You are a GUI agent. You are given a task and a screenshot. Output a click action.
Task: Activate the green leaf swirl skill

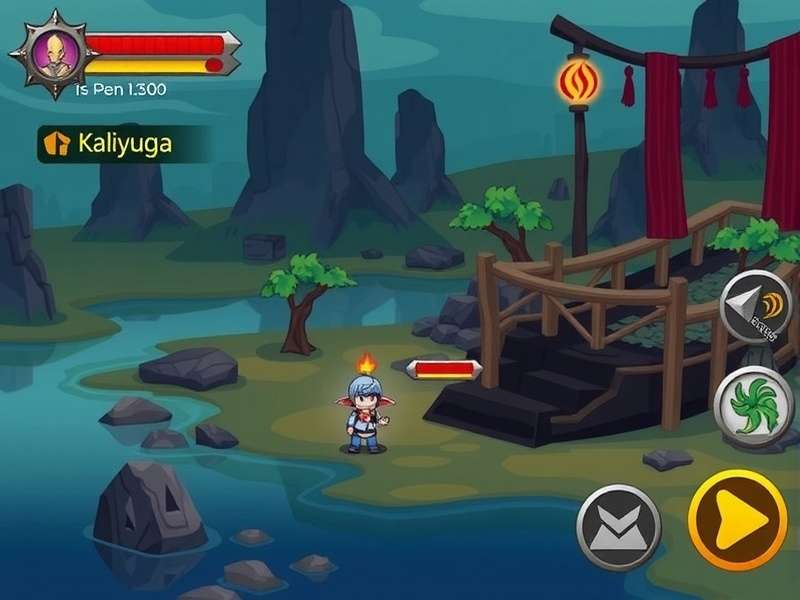click(x=755, y=406)
